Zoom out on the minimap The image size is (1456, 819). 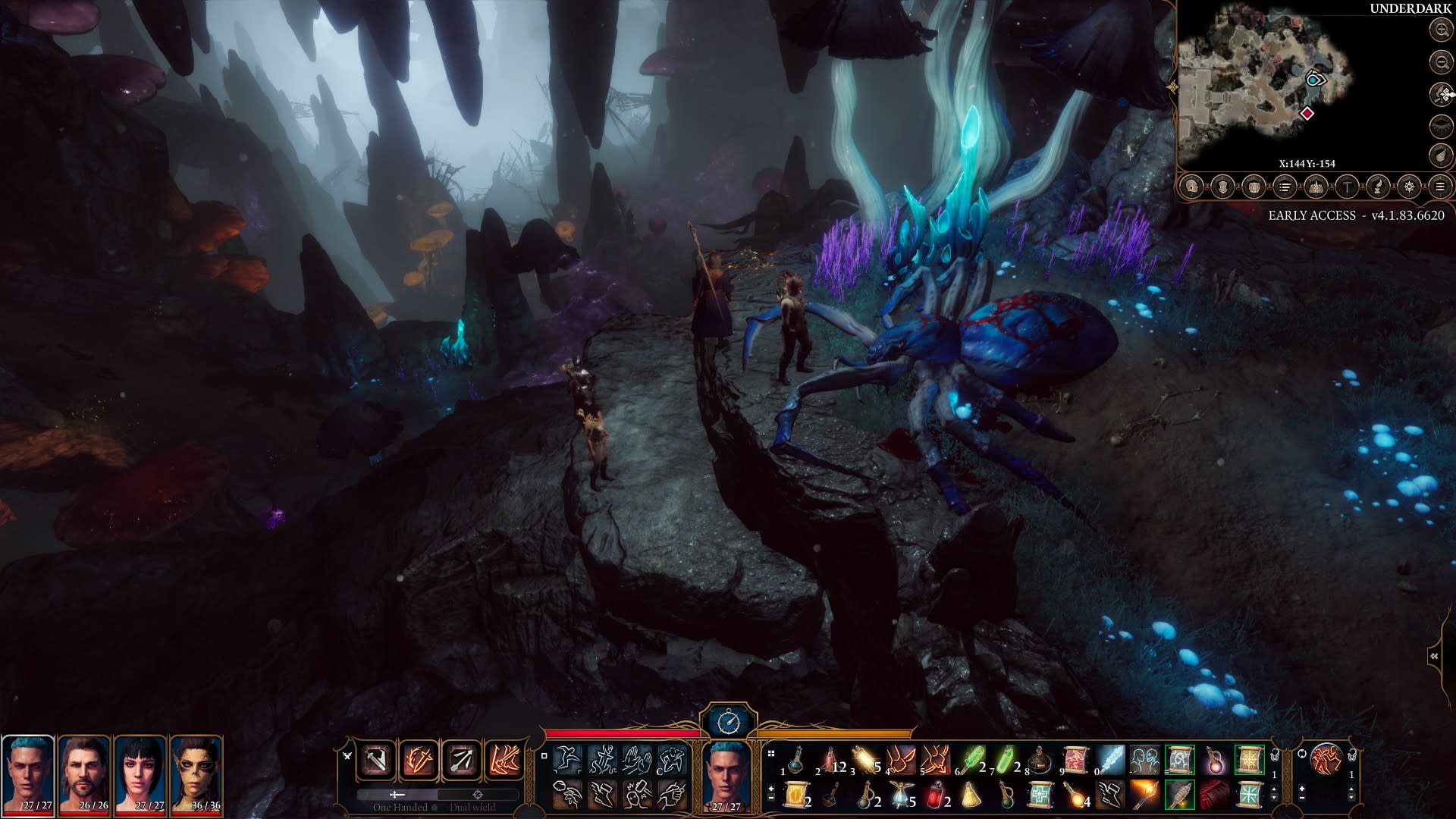click(1440, 61)
